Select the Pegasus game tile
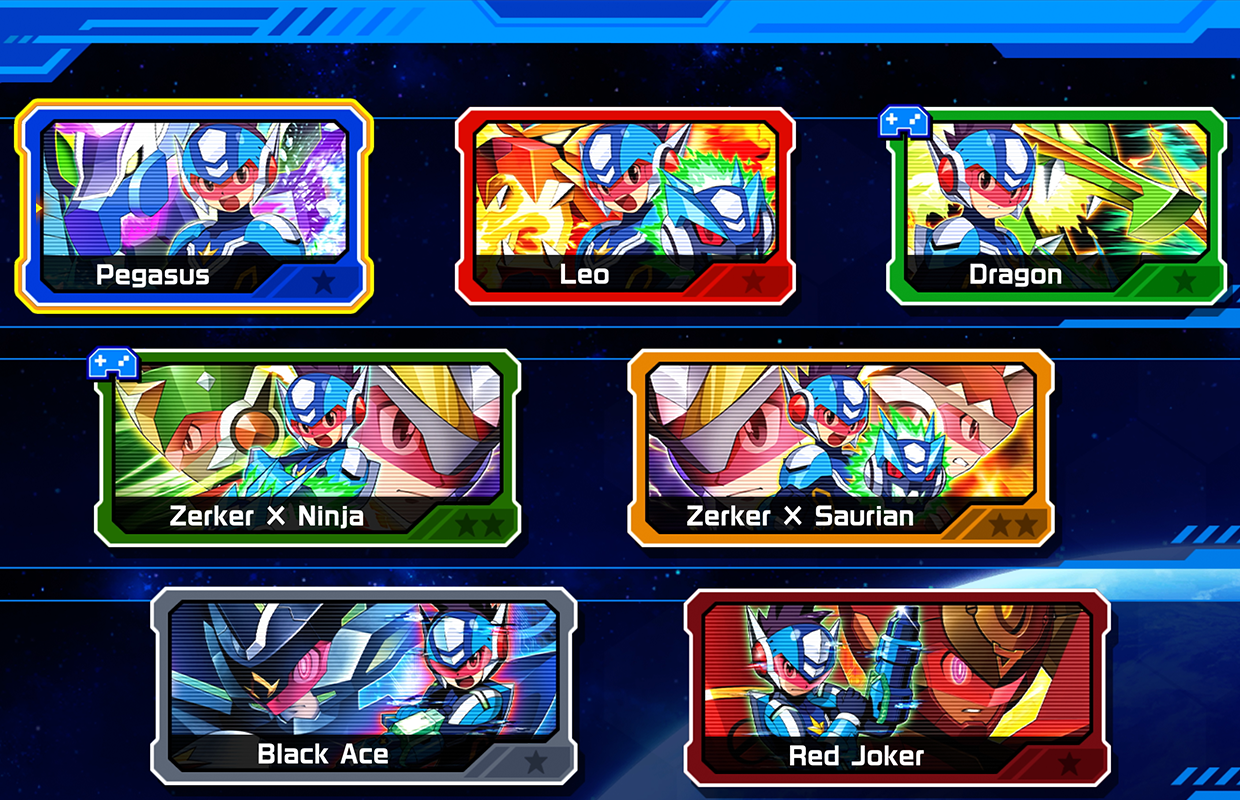The image size is (1240, 800). coord(194,206)
